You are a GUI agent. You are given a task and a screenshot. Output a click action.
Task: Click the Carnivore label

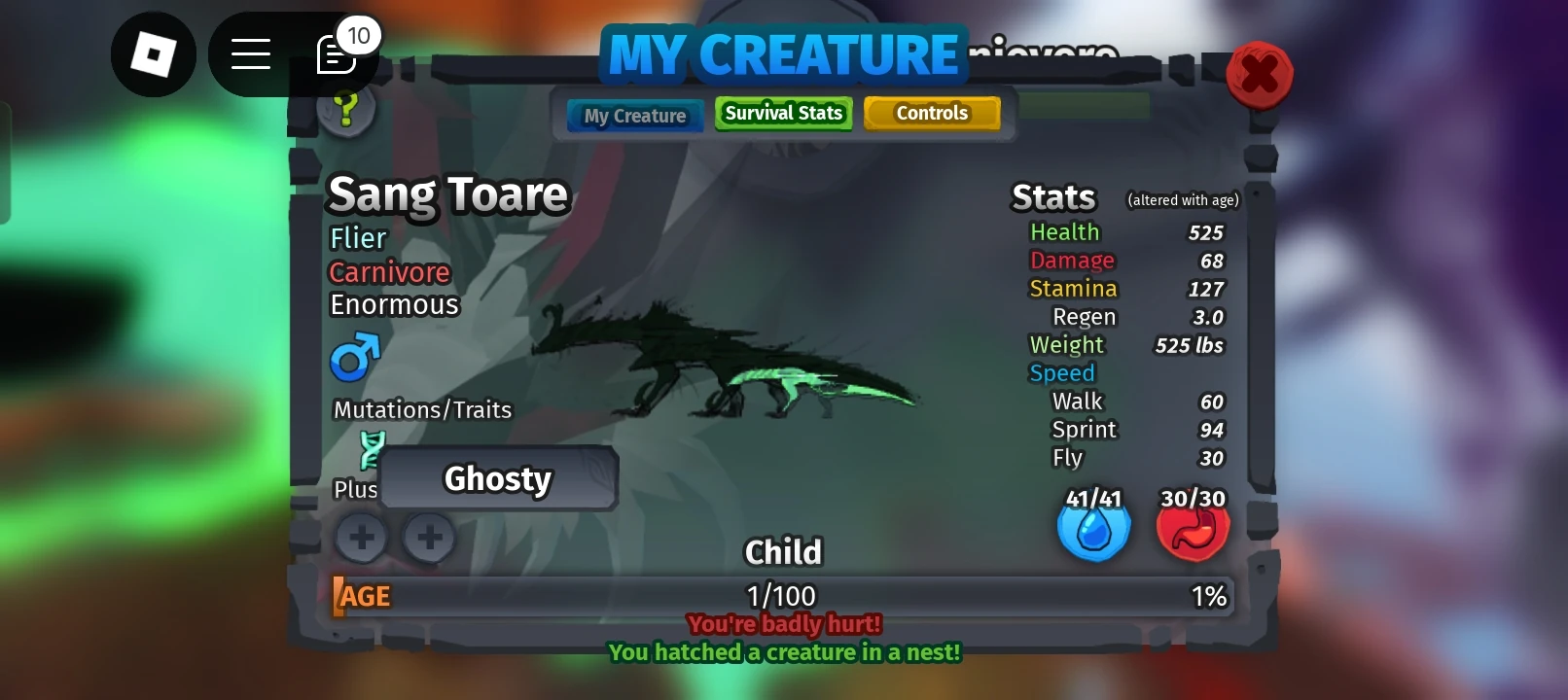pyautogui.click(x=389, y=272)
